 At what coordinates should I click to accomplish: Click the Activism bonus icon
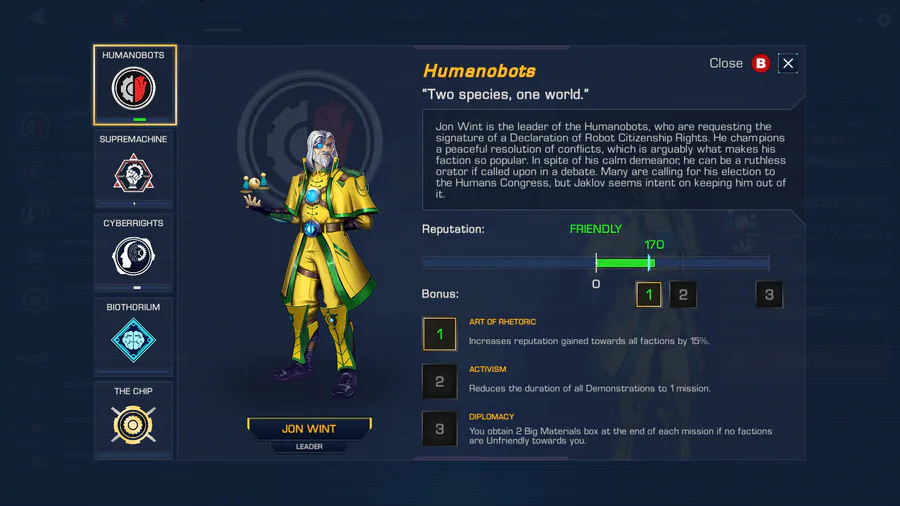pos(440,380)
